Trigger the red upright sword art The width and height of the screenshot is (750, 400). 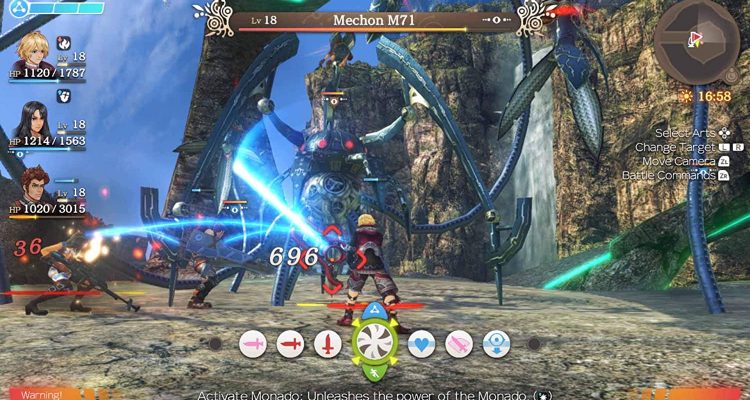(327, 344)
